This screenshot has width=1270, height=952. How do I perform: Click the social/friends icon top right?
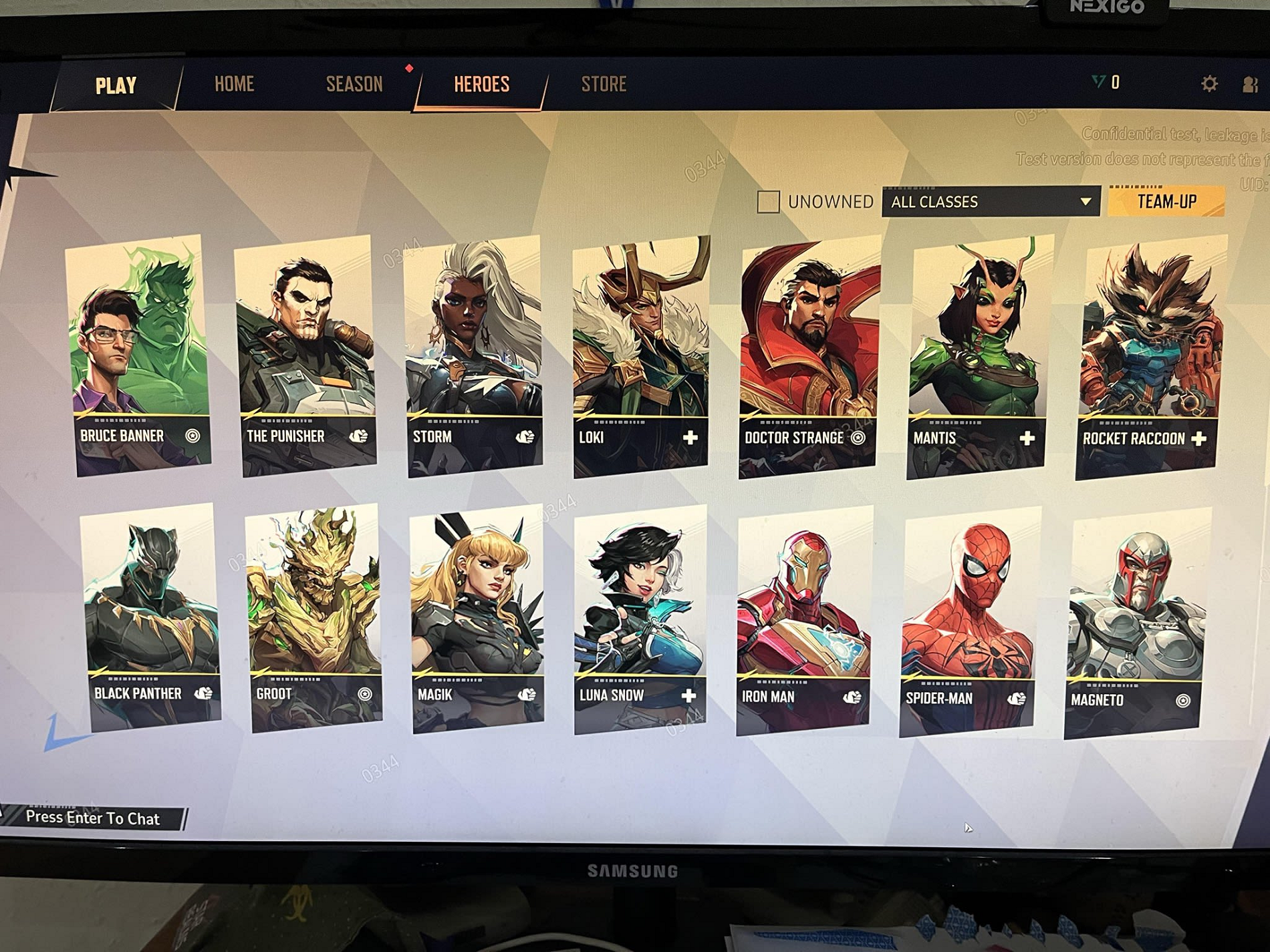tap(1251, 84)
